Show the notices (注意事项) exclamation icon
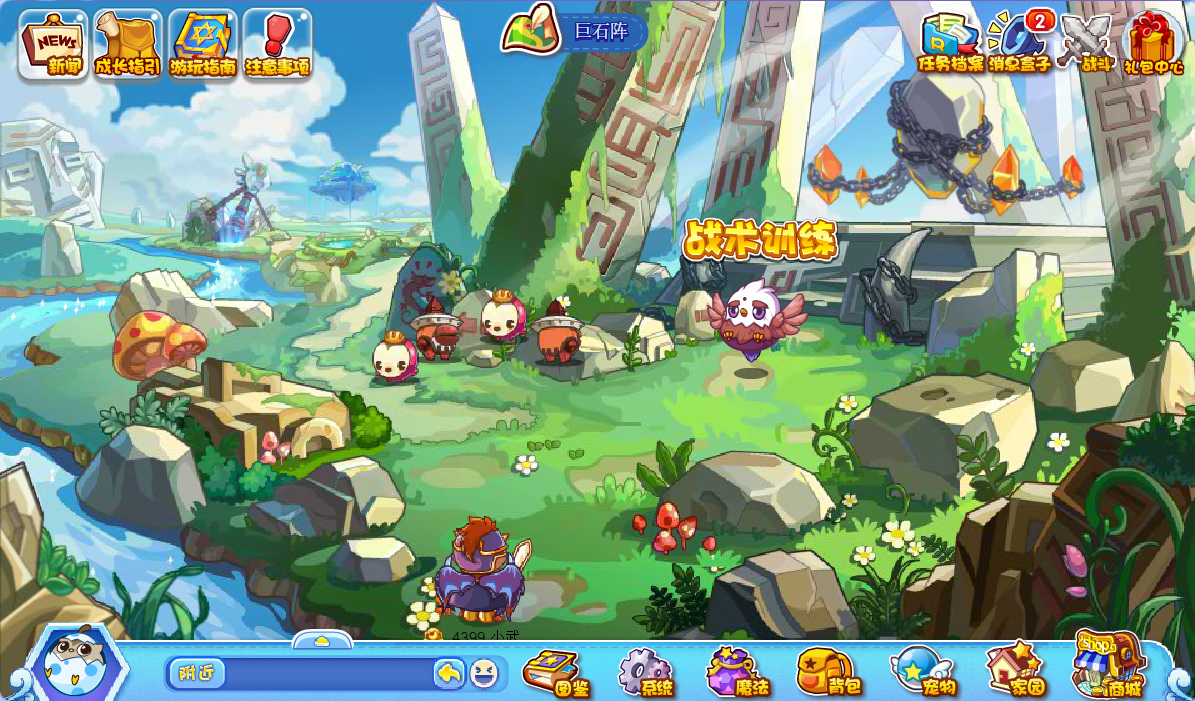Image resolution: width=1195 pixels, height=701 pixels. [x=278, y=45]
